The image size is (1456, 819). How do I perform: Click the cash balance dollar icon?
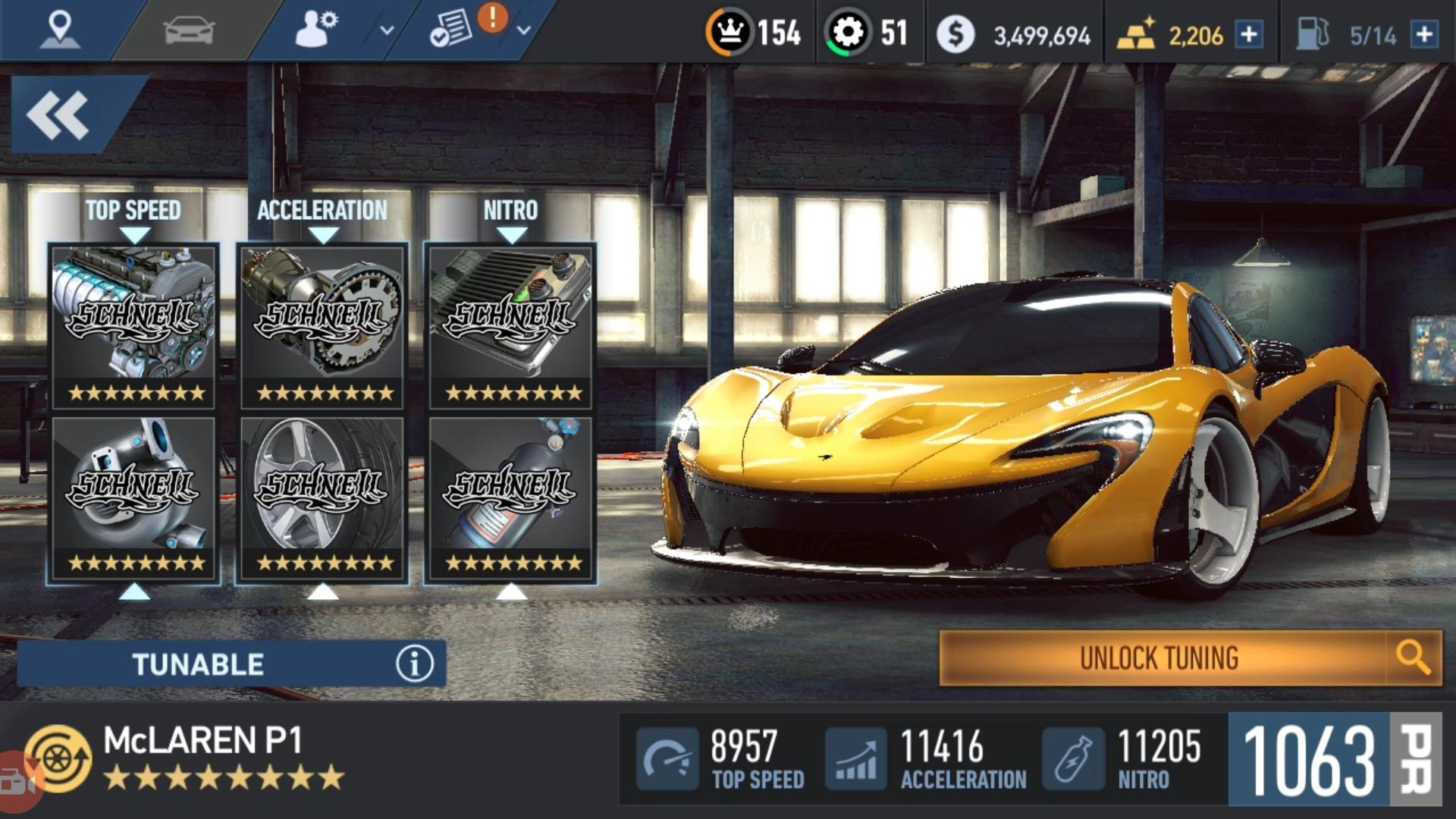955,34
